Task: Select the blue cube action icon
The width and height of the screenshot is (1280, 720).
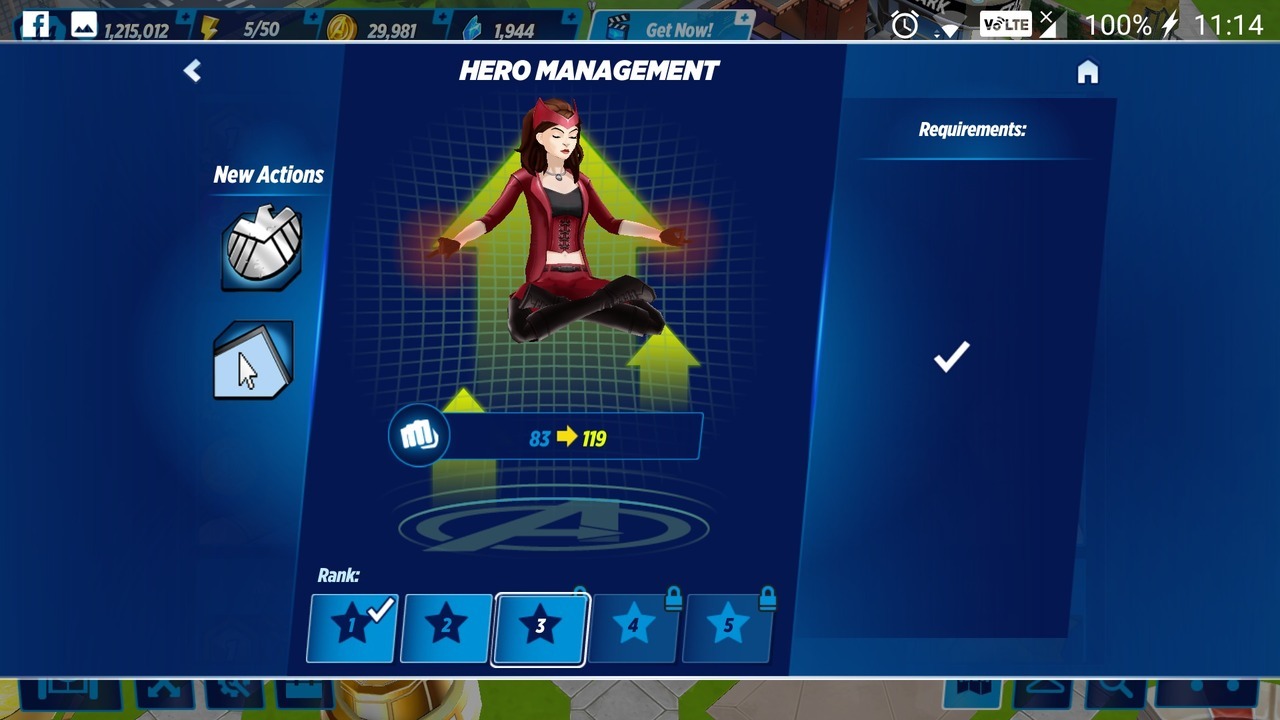Action: [253, 360]
